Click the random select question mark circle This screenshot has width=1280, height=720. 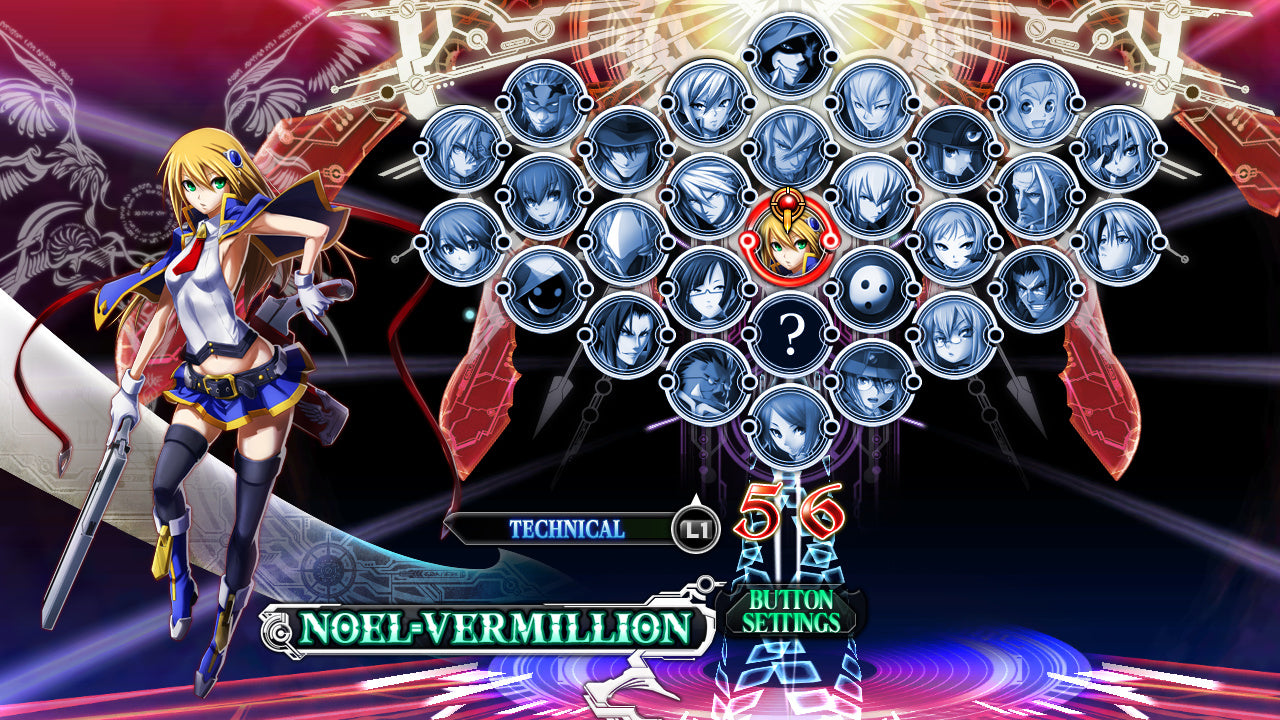pyautogui.click(x=791, y=333)
